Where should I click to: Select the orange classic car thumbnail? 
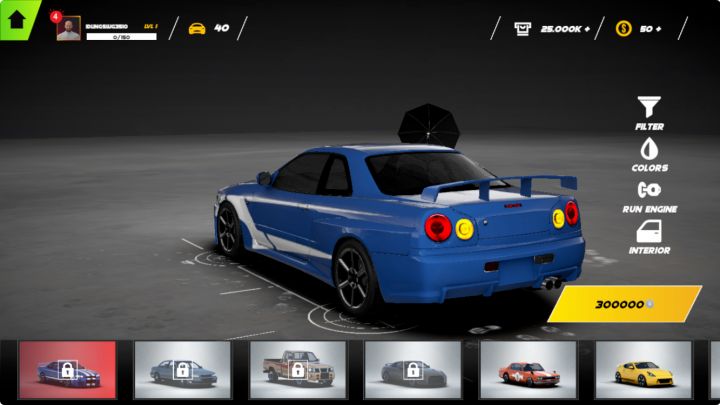click(528, 370)
